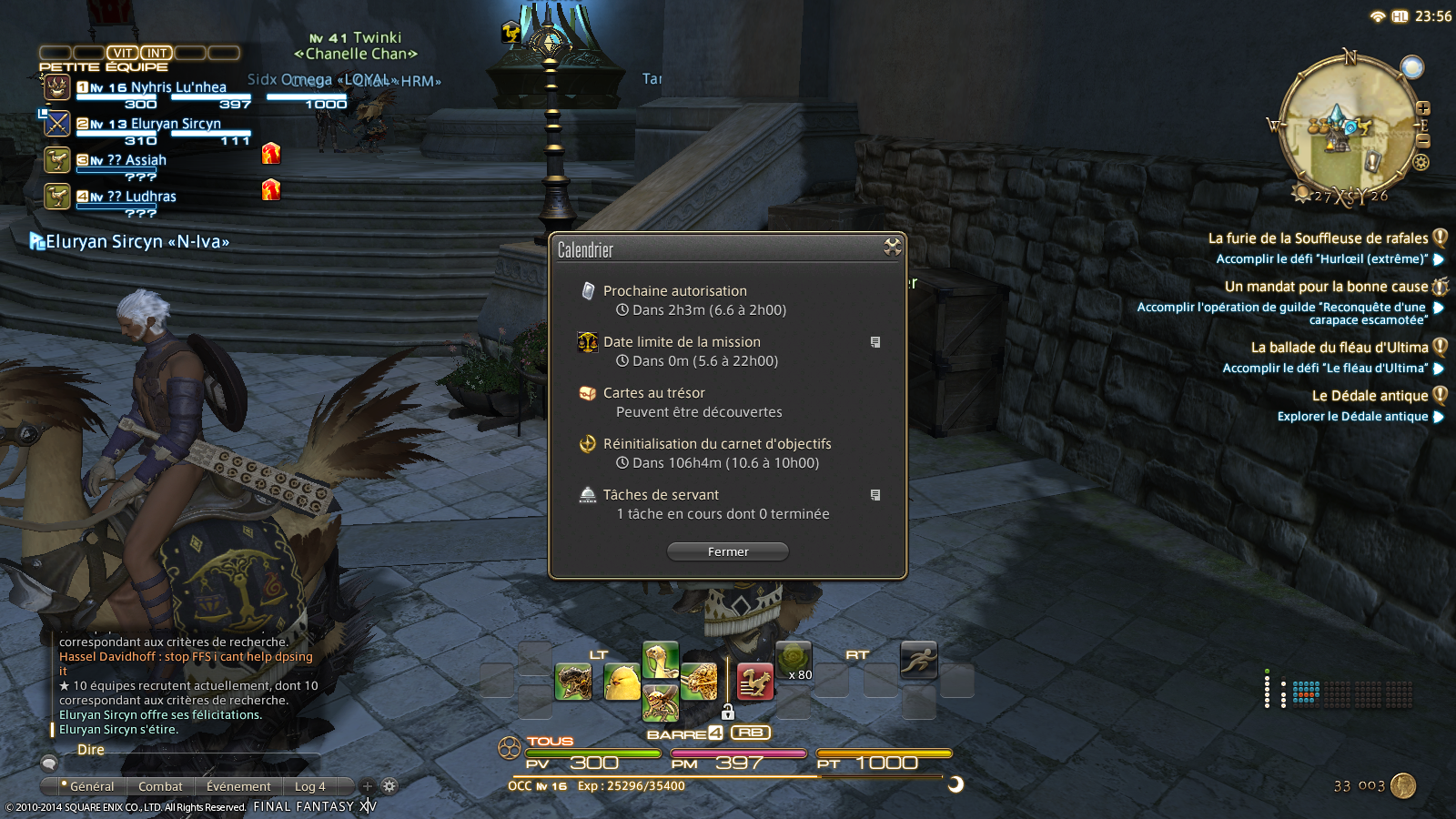
Task: Summon the yellow chick minion
Action: [x=622, y=682]
